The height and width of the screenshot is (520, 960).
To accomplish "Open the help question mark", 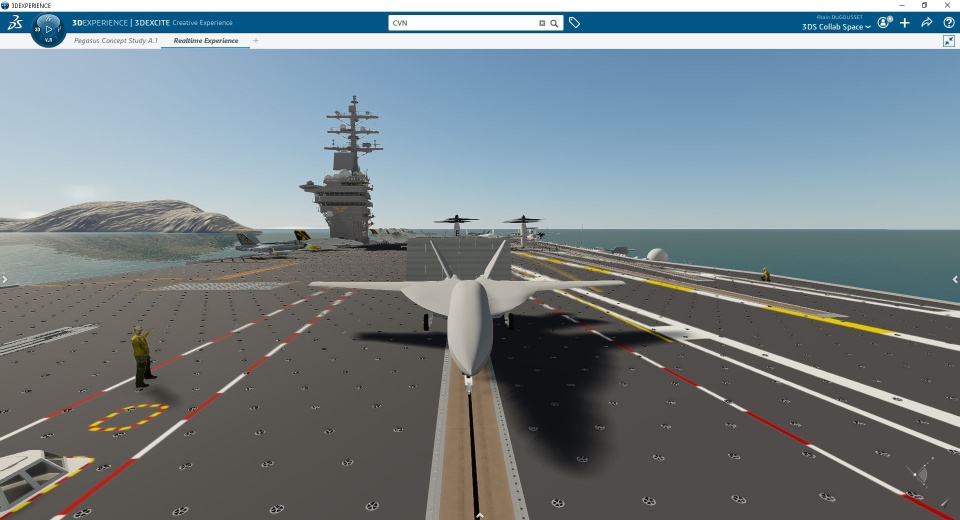I will 949,22.
